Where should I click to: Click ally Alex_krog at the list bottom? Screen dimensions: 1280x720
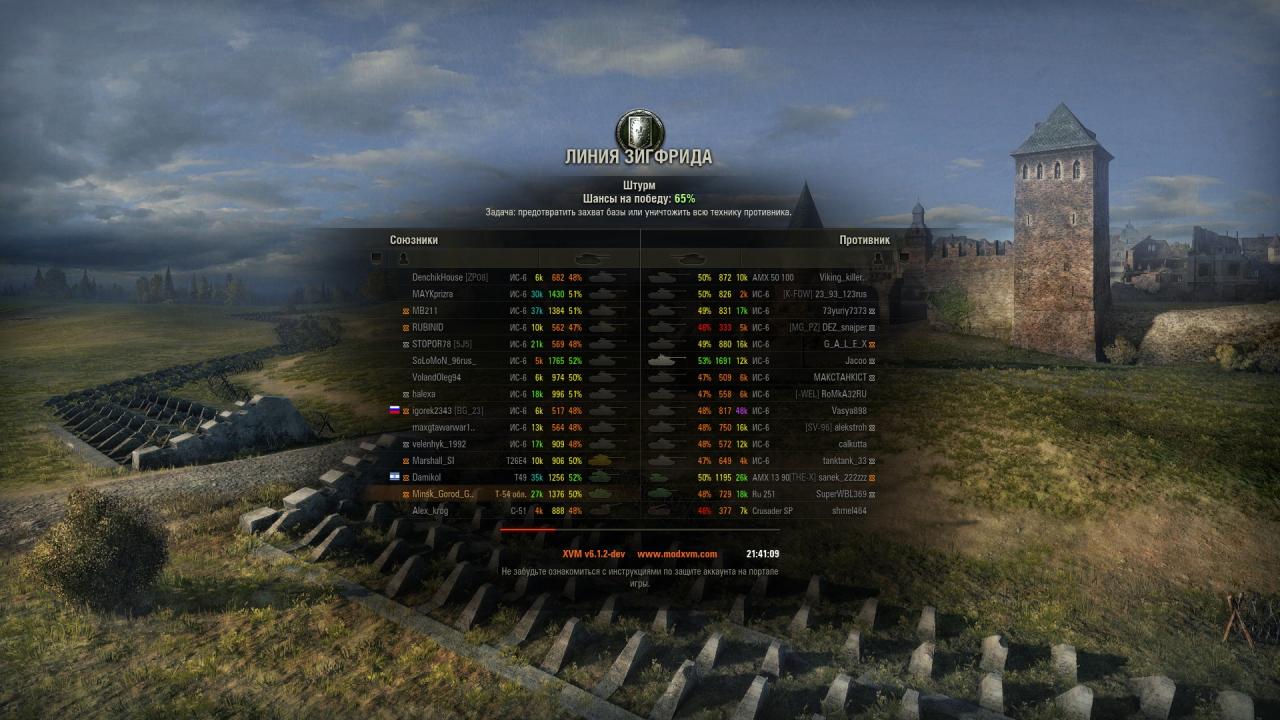(x=430, y=511)
